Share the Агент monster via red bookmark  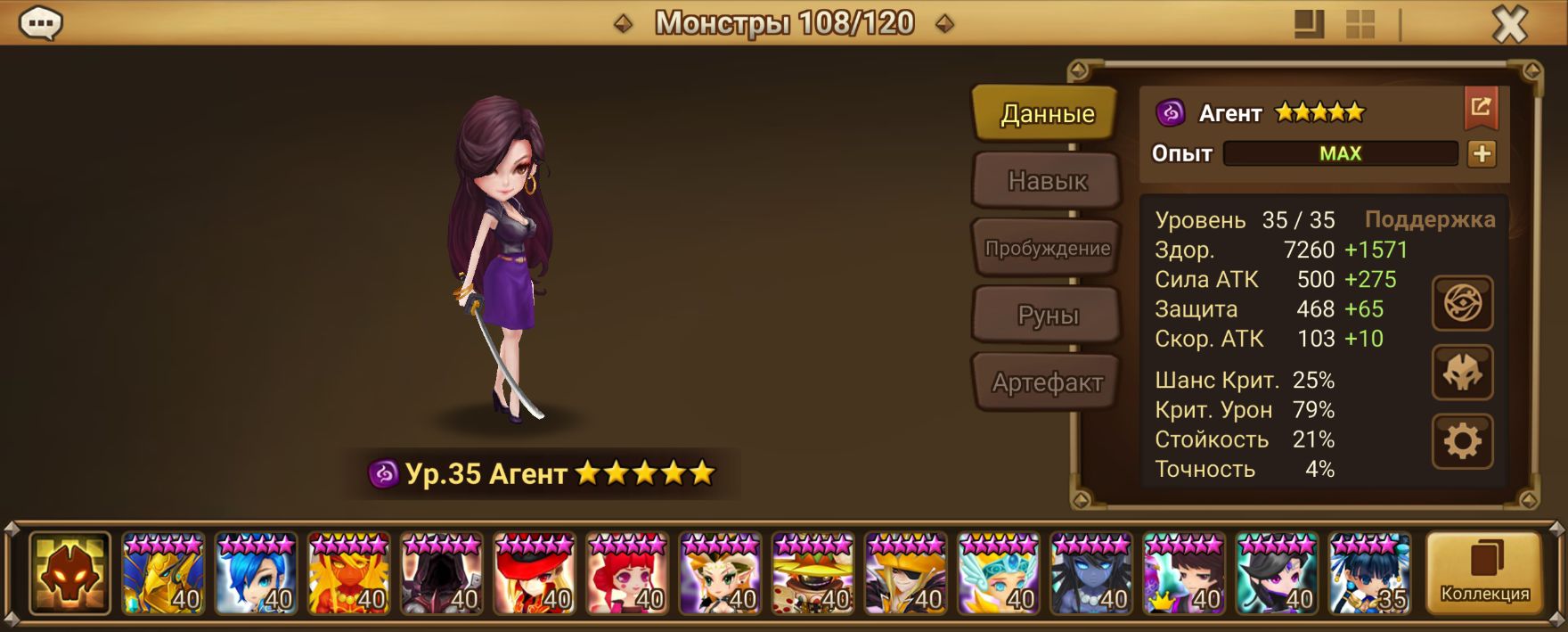click(1481, 108)
